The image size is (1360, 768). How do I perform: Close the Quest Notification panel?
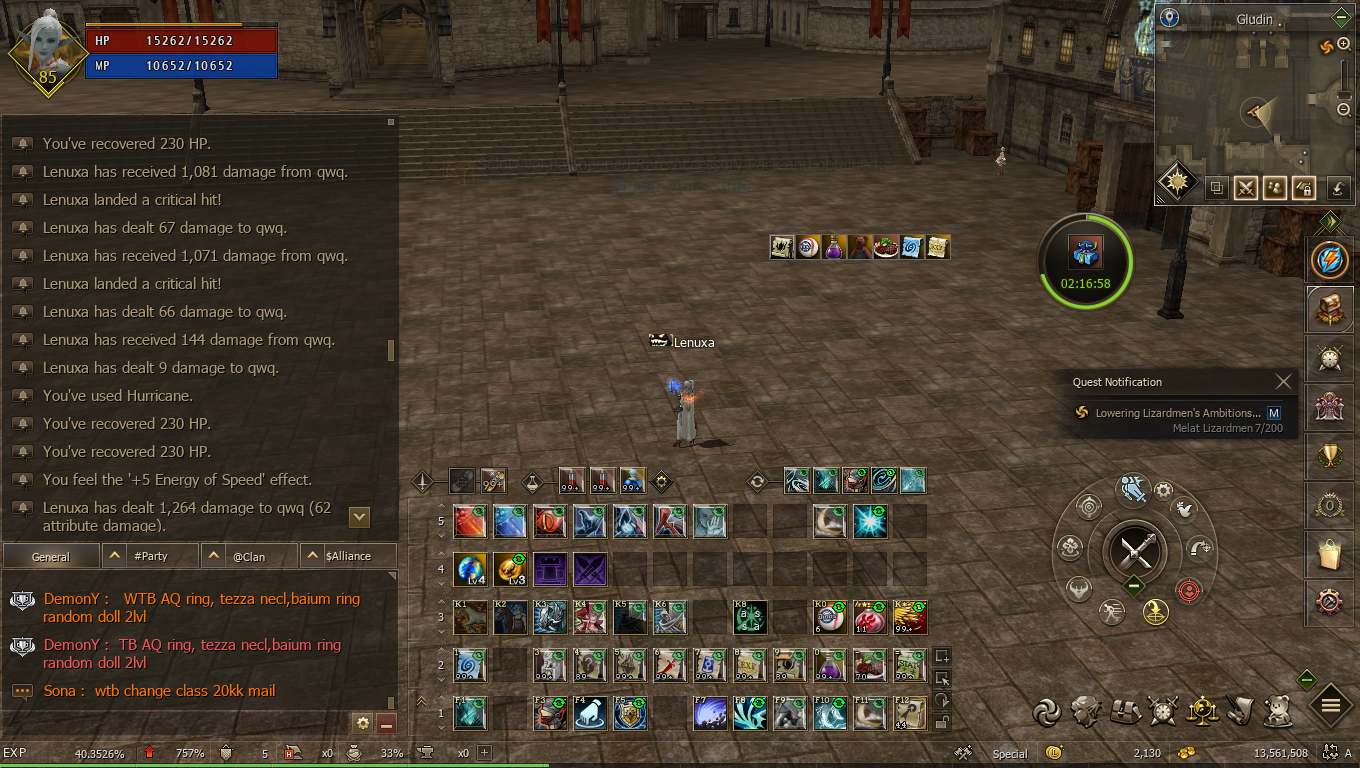tap(1284, 382)
